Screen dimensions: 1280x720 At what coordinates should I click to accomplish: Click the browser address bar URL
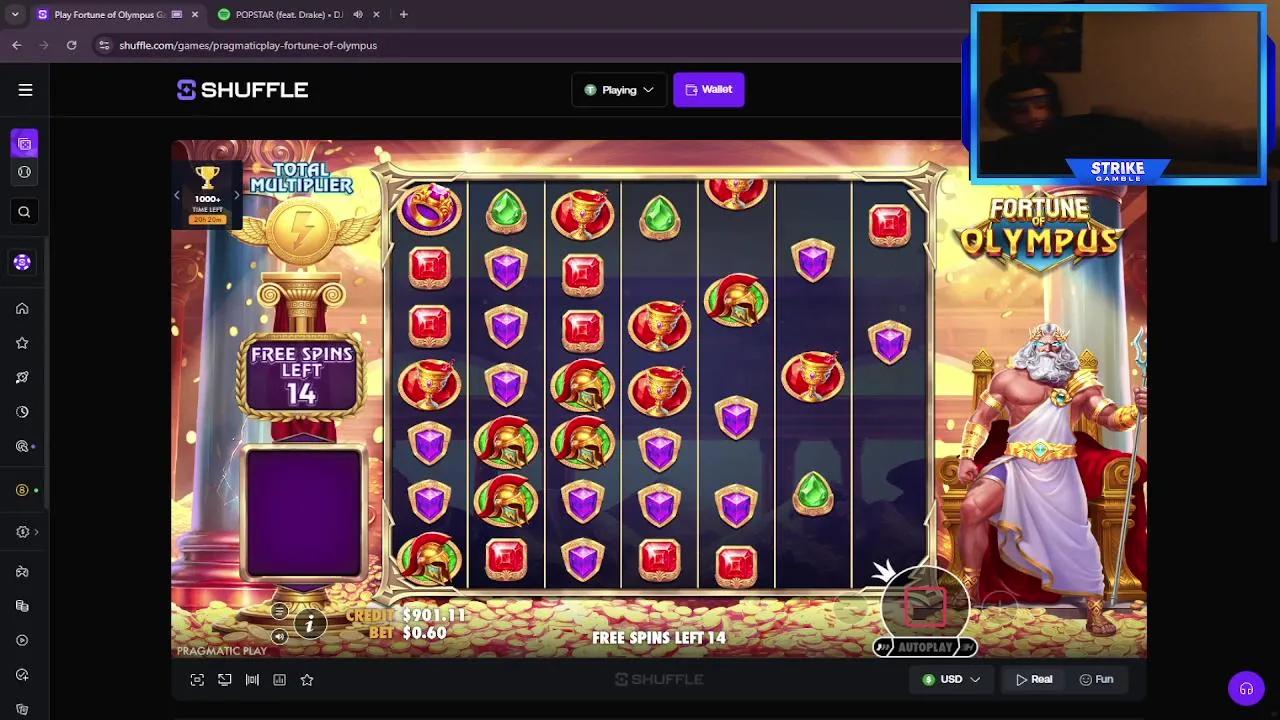(246, 45)
